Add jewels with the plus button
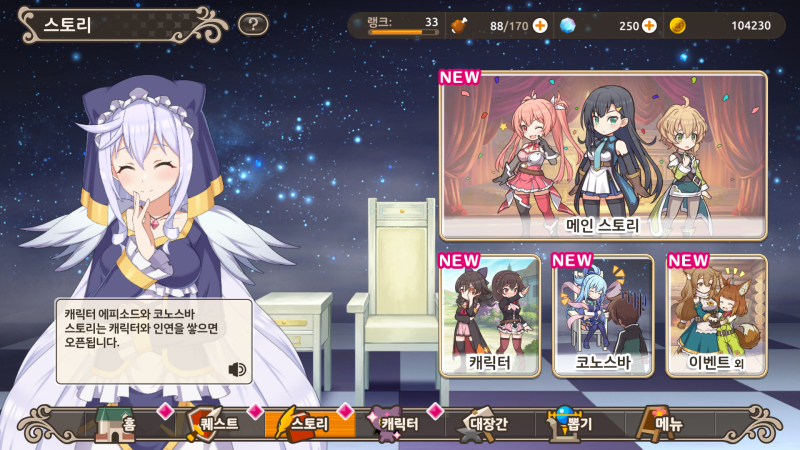This screenshot has width=800, height=450. pyautogui.click(x=649, y=25)
